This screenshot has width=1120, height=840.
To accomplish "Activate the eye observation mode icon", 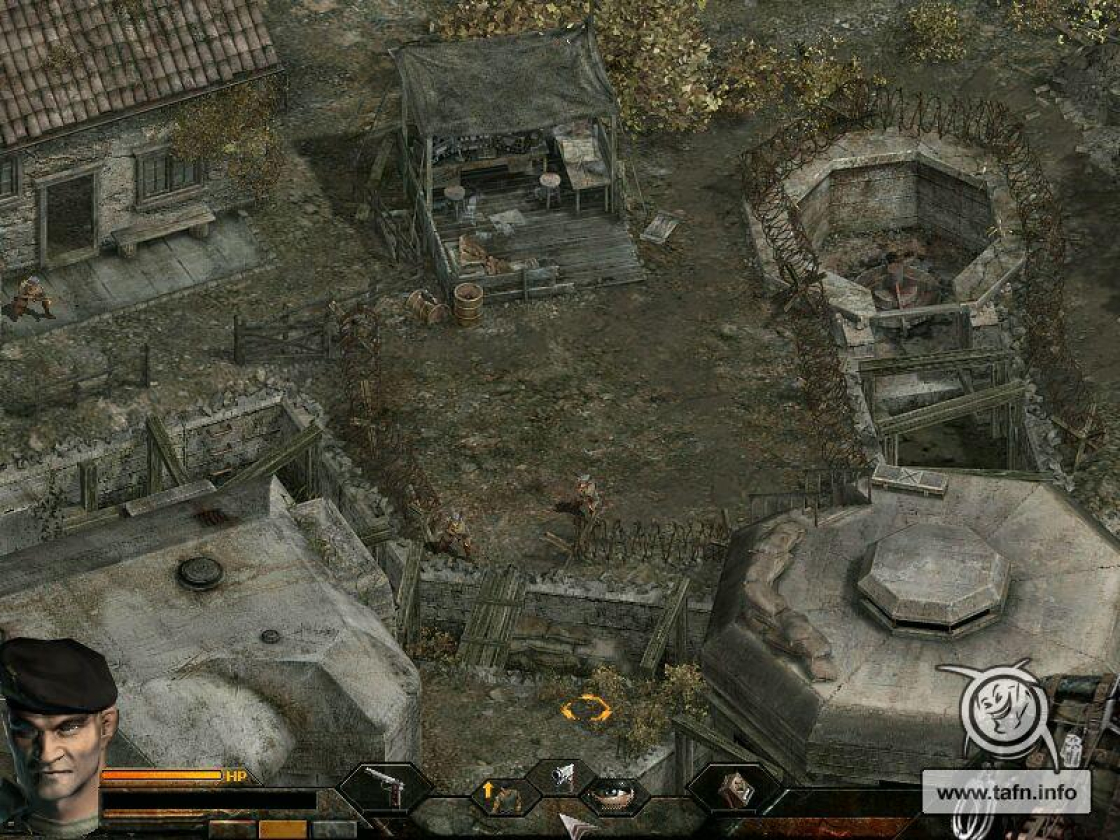I will click(x=612, y=795).
